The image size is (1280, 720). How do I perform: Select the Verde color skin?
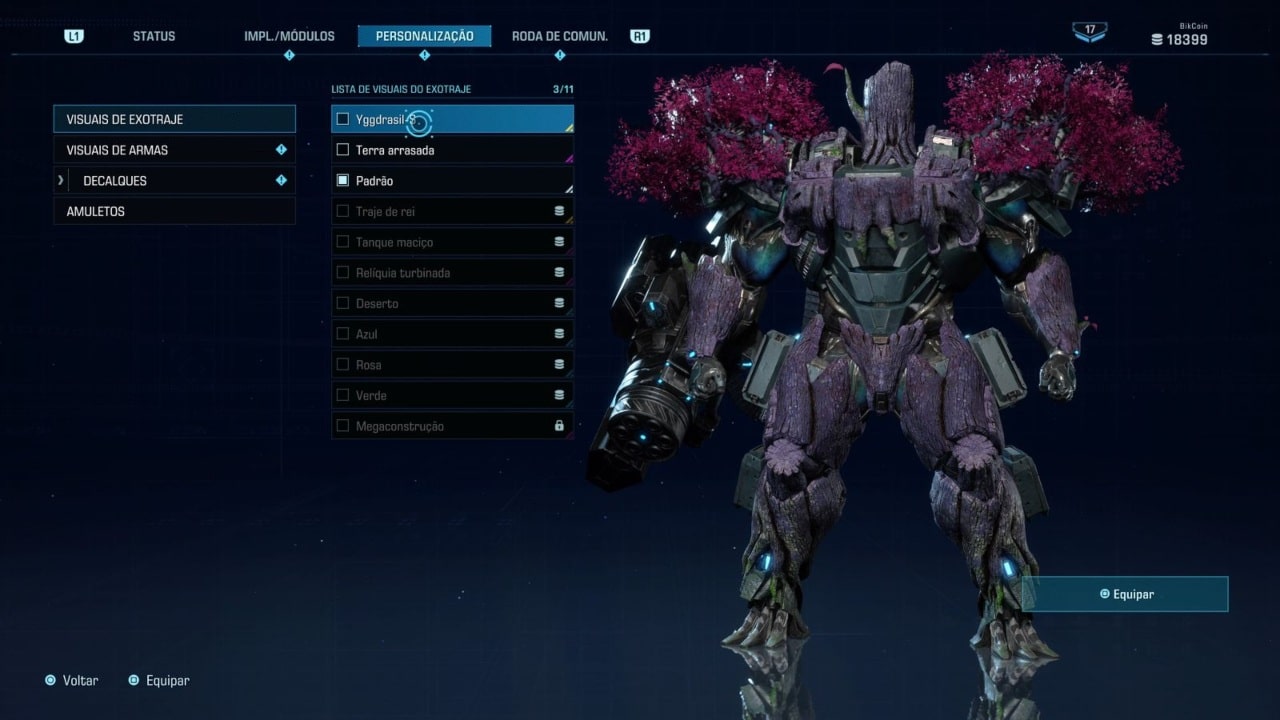point(452,396)
